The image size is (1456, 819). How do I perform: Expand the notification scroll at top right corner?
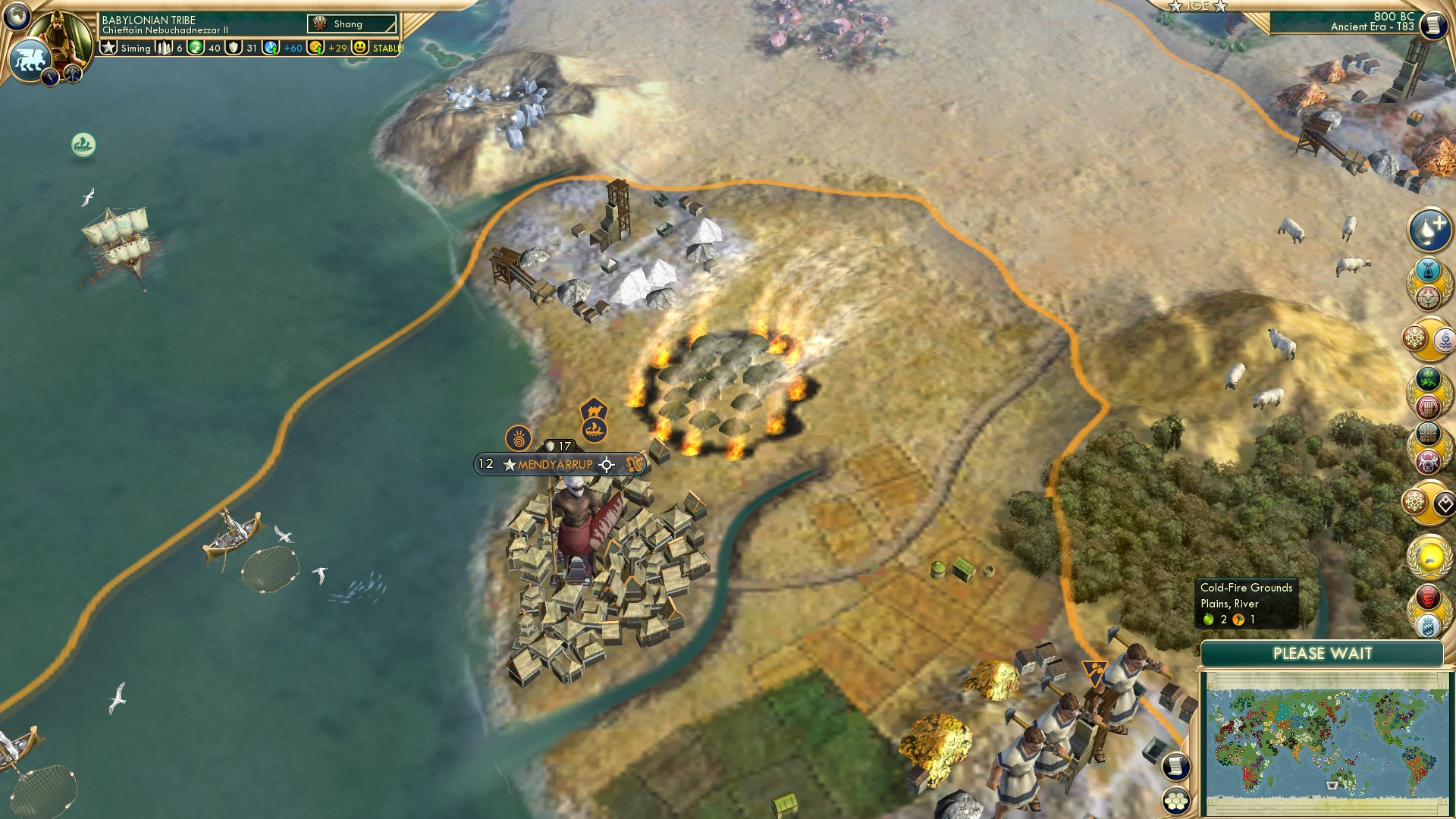tap(1434, 24)
